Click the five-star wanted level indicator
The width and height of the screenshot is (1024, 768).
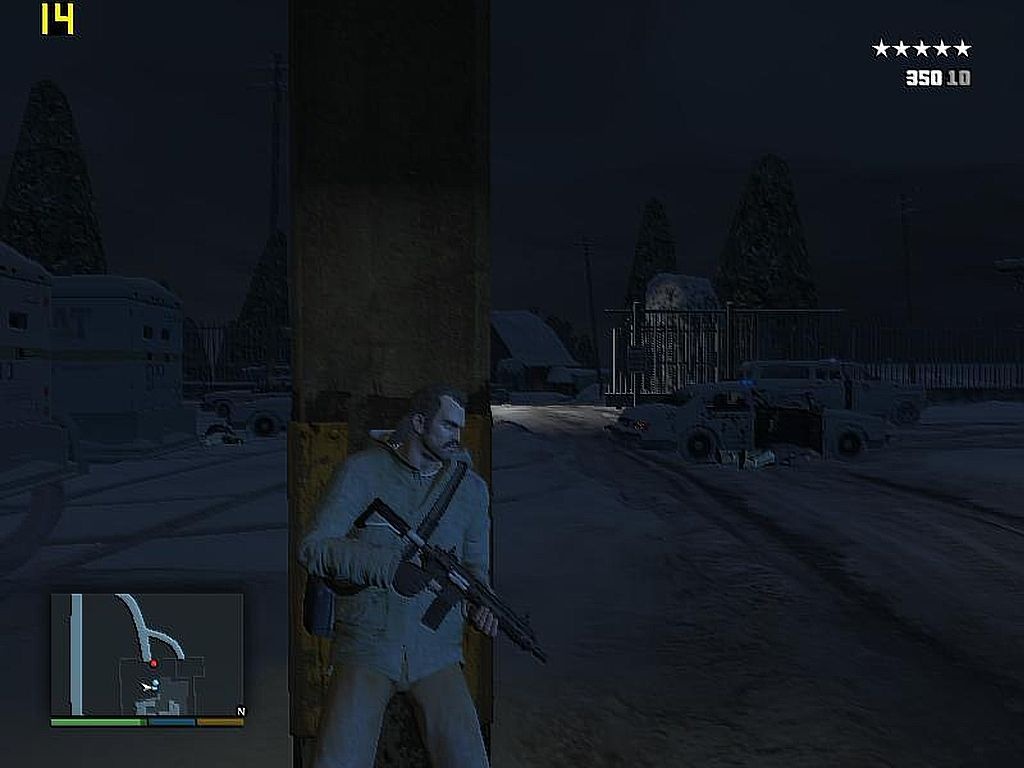tap(921, 48)
